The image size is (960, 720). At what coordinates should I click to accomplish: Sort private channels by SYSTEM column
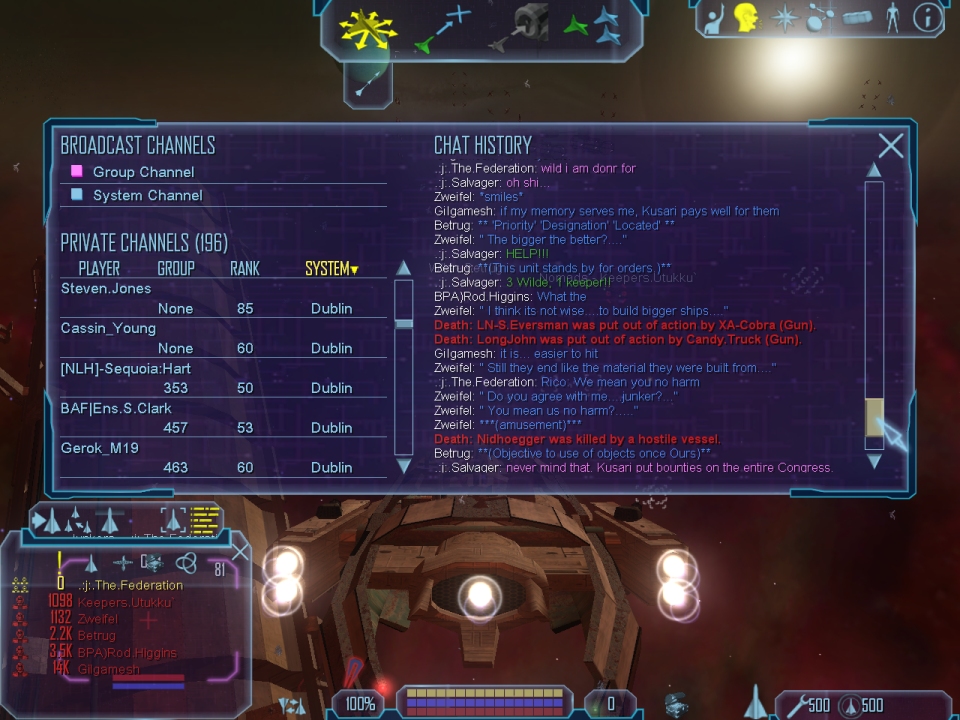(x=331, y=269)
